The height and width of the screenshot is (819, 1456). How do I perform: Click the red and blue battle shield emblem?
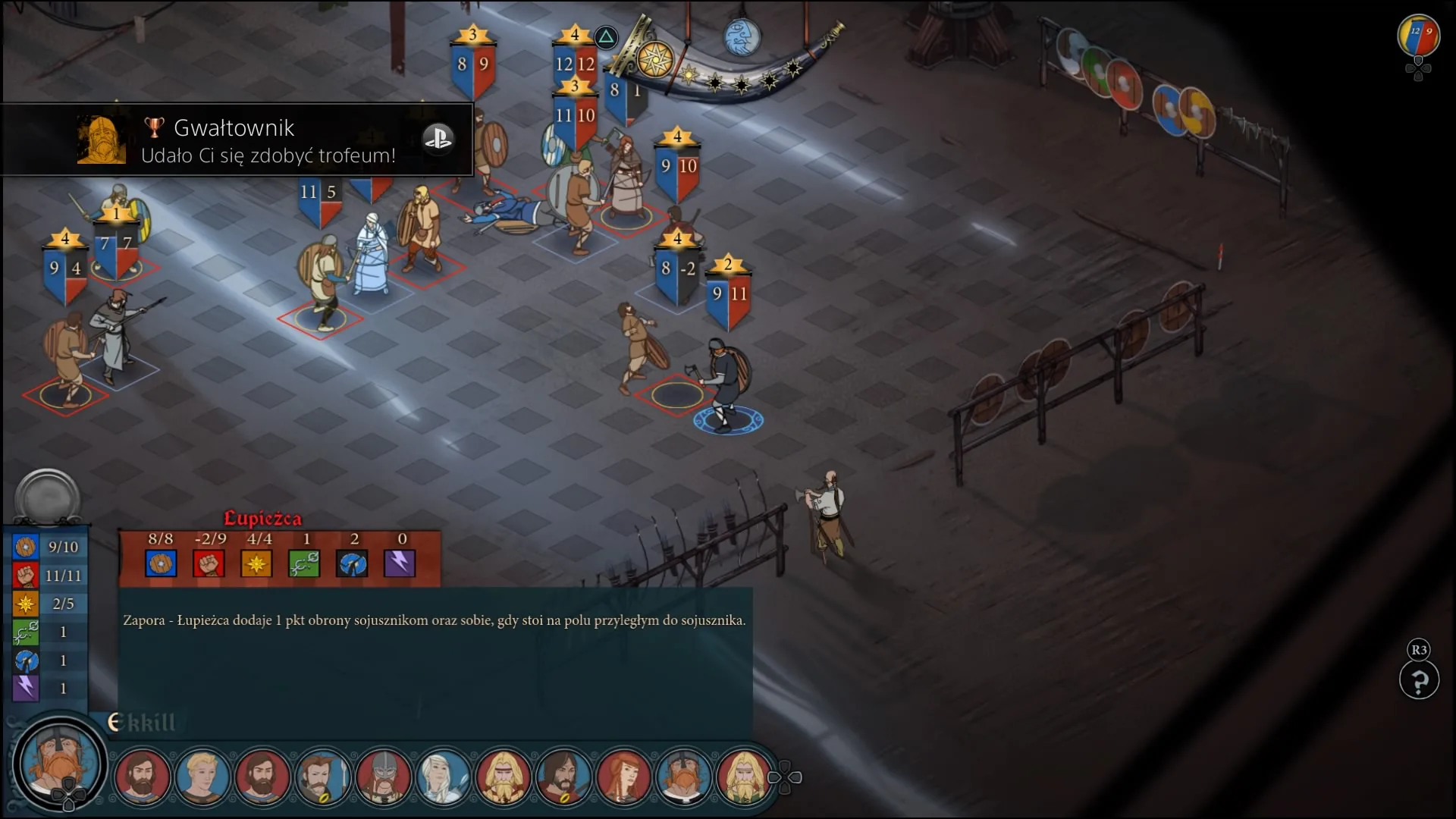(1418, 36)
